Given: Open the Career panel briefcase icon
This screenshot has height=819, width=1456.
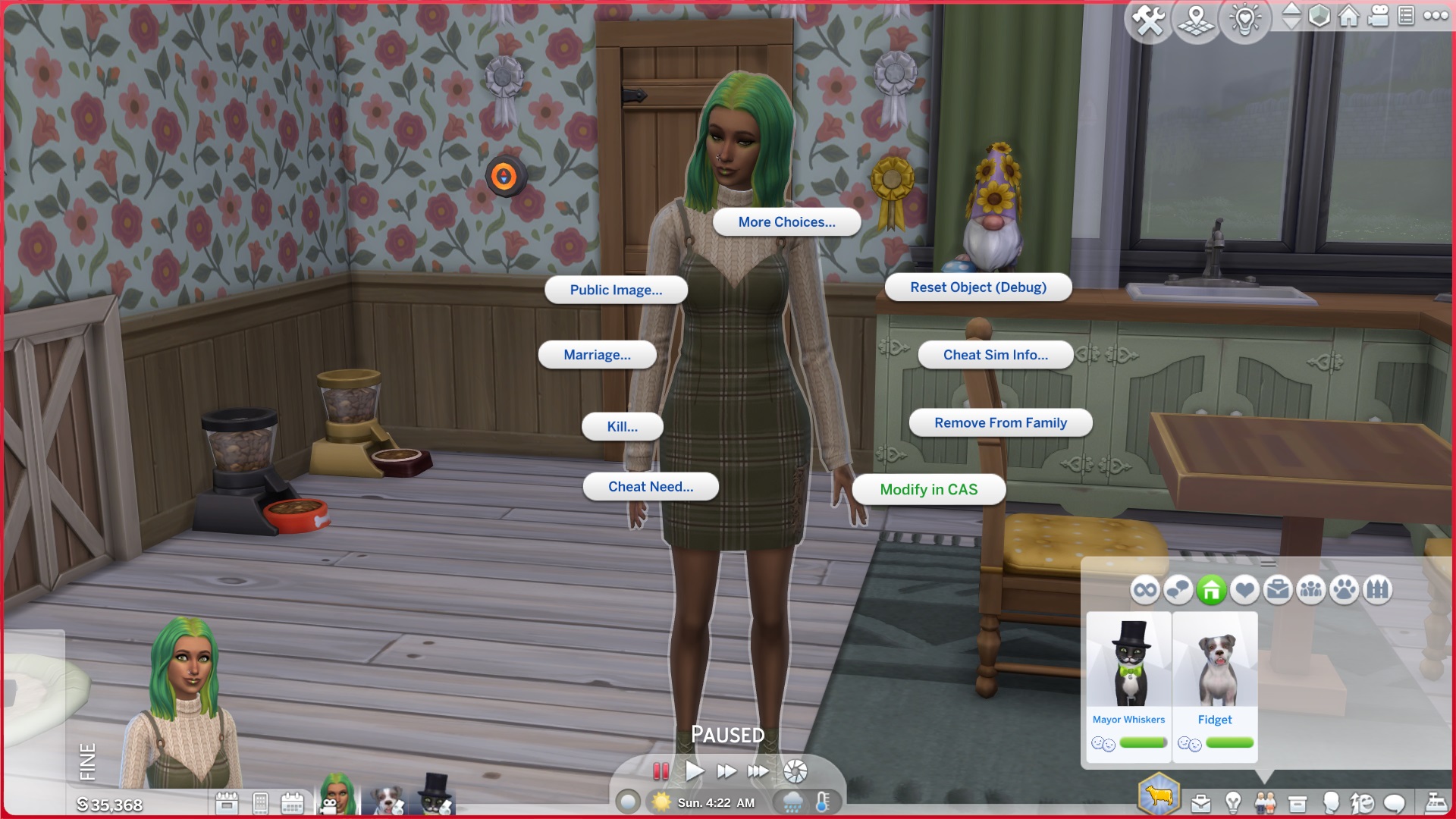Looking at the screenshot, I should click(x=1202, y=802).
